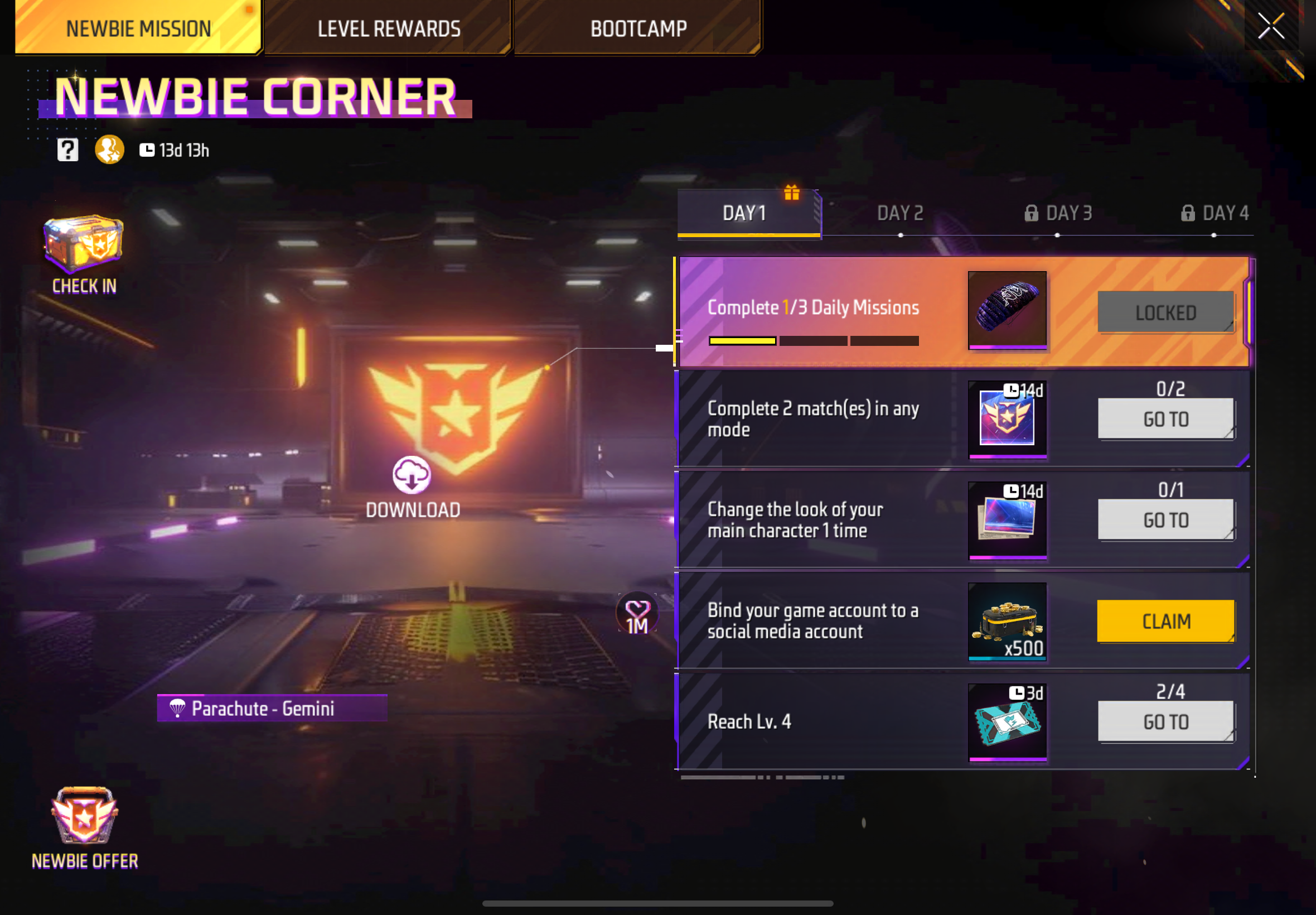Viewport: 1316px width, 915px height.
Task: Switch to the LEVEL REWARDS tab
Action: click(x=389, y=27)
